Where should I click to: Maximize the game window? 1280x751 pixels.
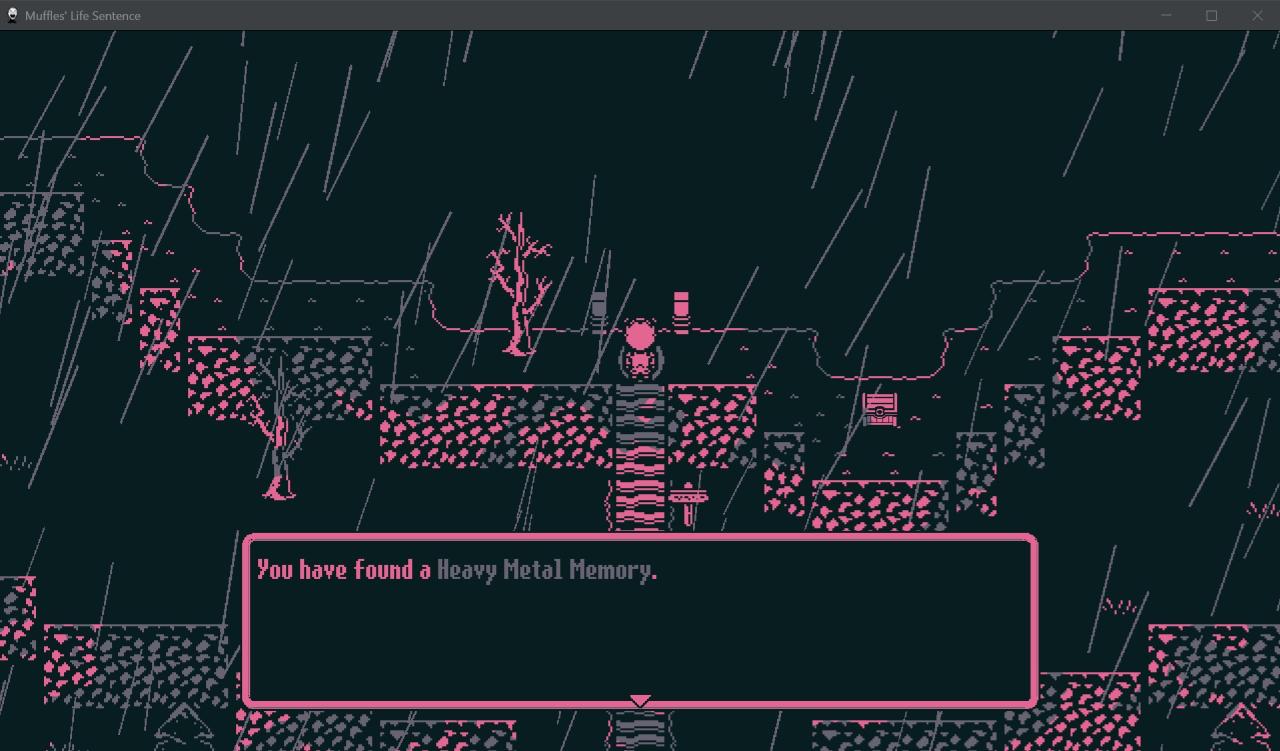(x=1211, y=15)
